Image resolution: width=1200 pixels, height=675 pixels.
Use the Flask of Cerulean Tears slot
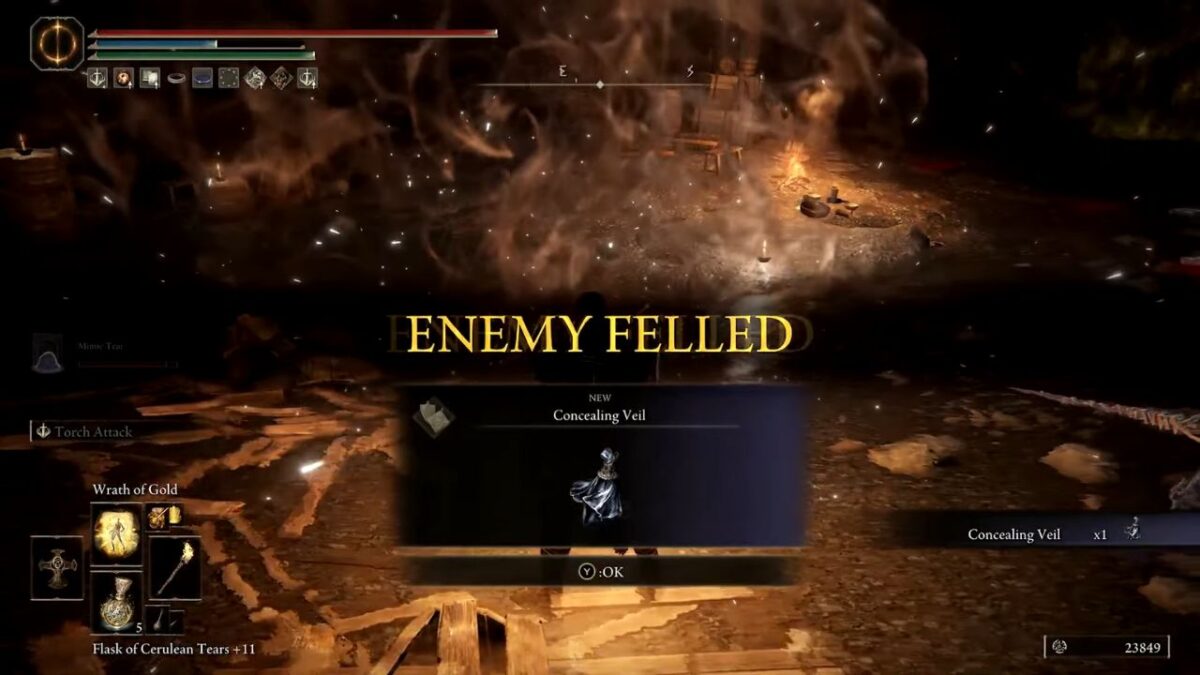coord(117,602)
